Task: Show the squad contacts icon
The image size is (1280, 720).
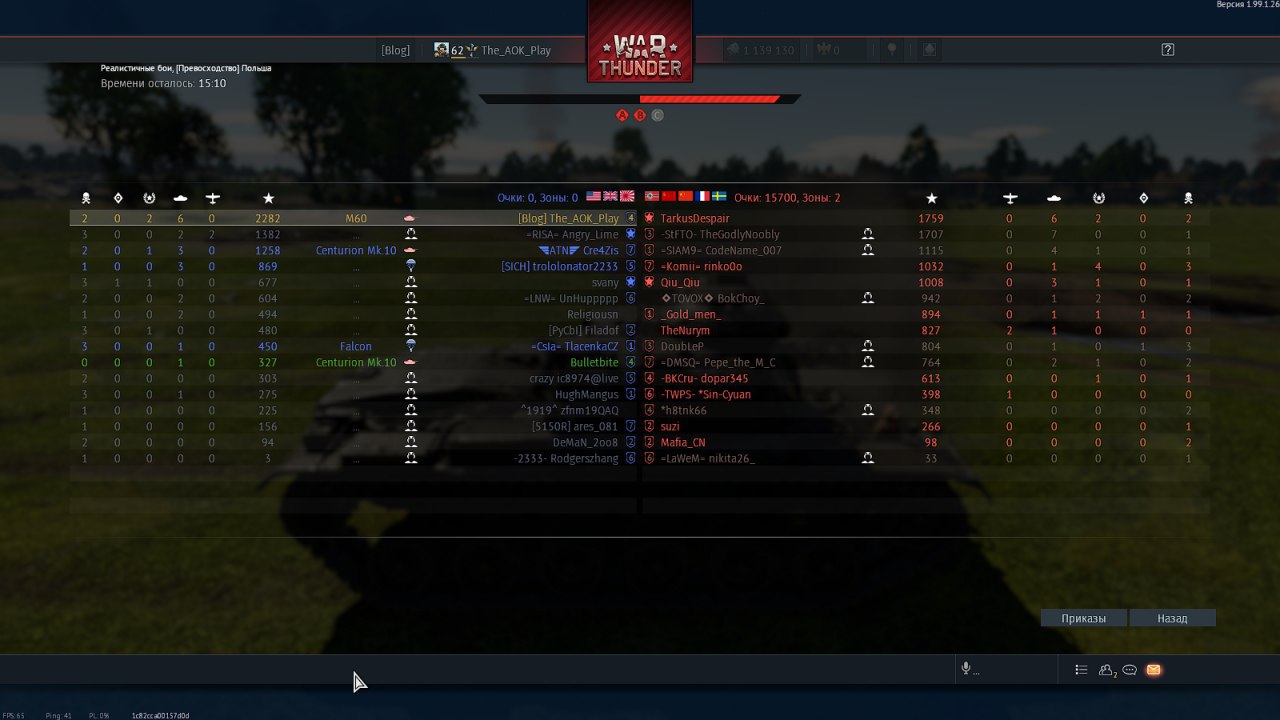Action: [x=1107, y=670]
